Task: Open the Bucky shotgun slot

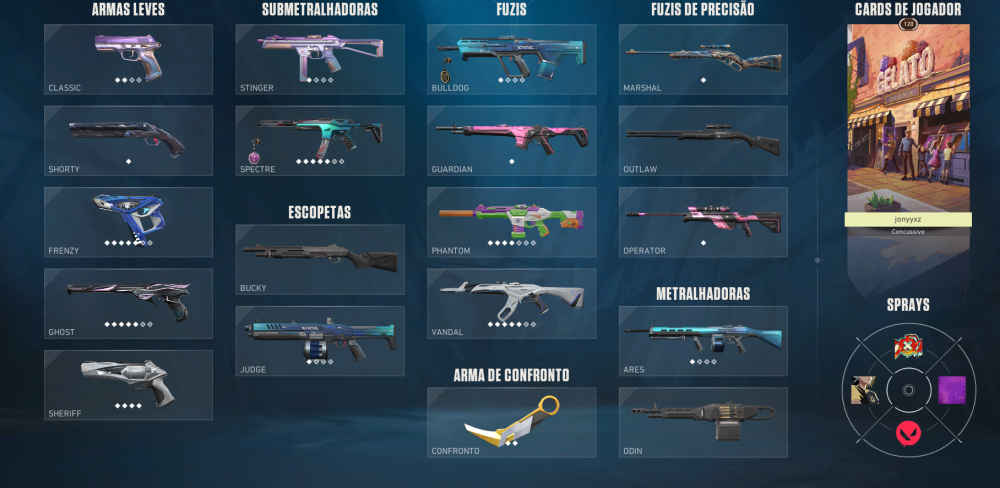Action: click(320, 259)
